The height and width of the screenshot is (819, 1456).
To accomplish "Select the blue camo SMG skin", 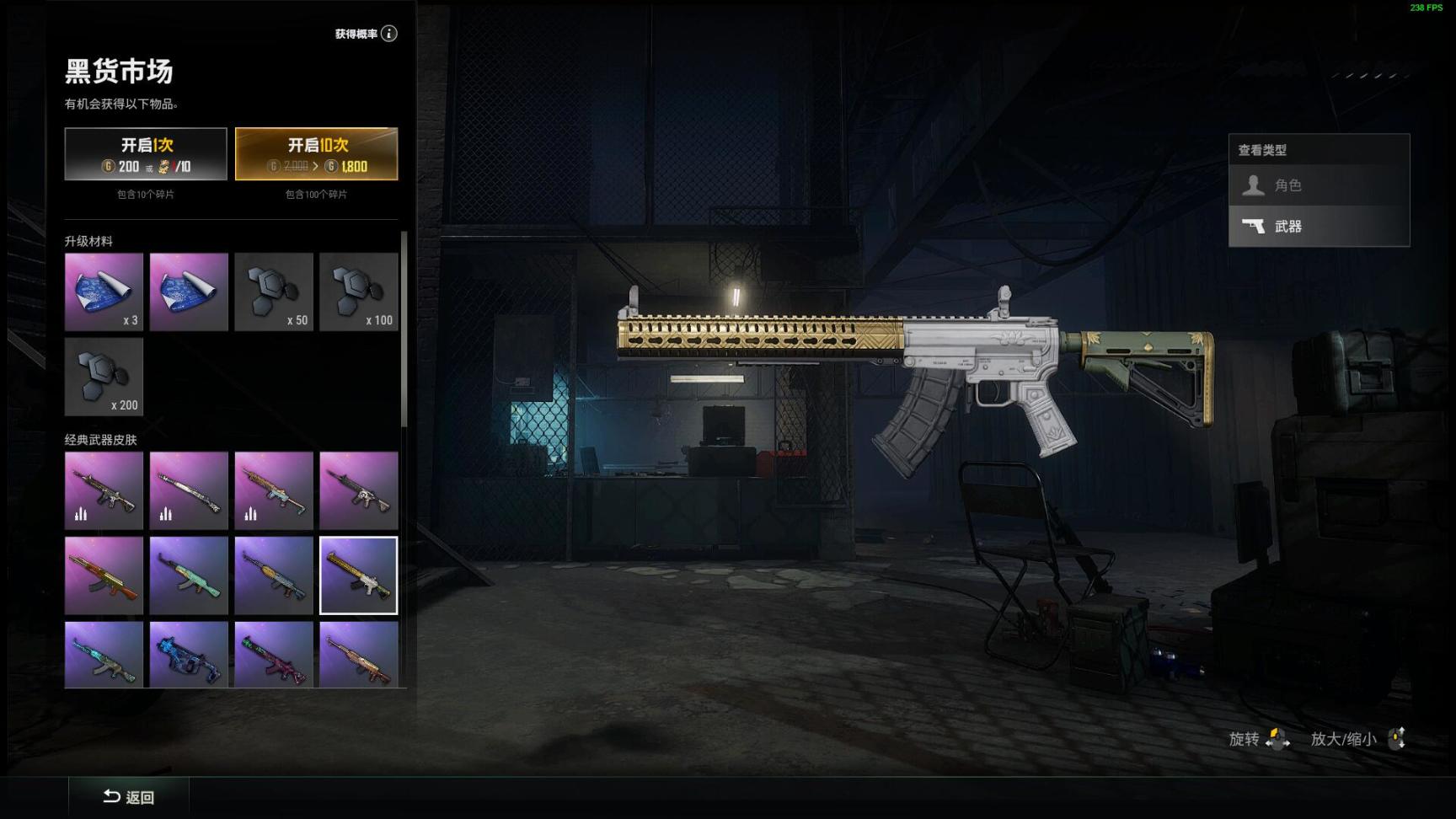I will [x=189, y=657].
